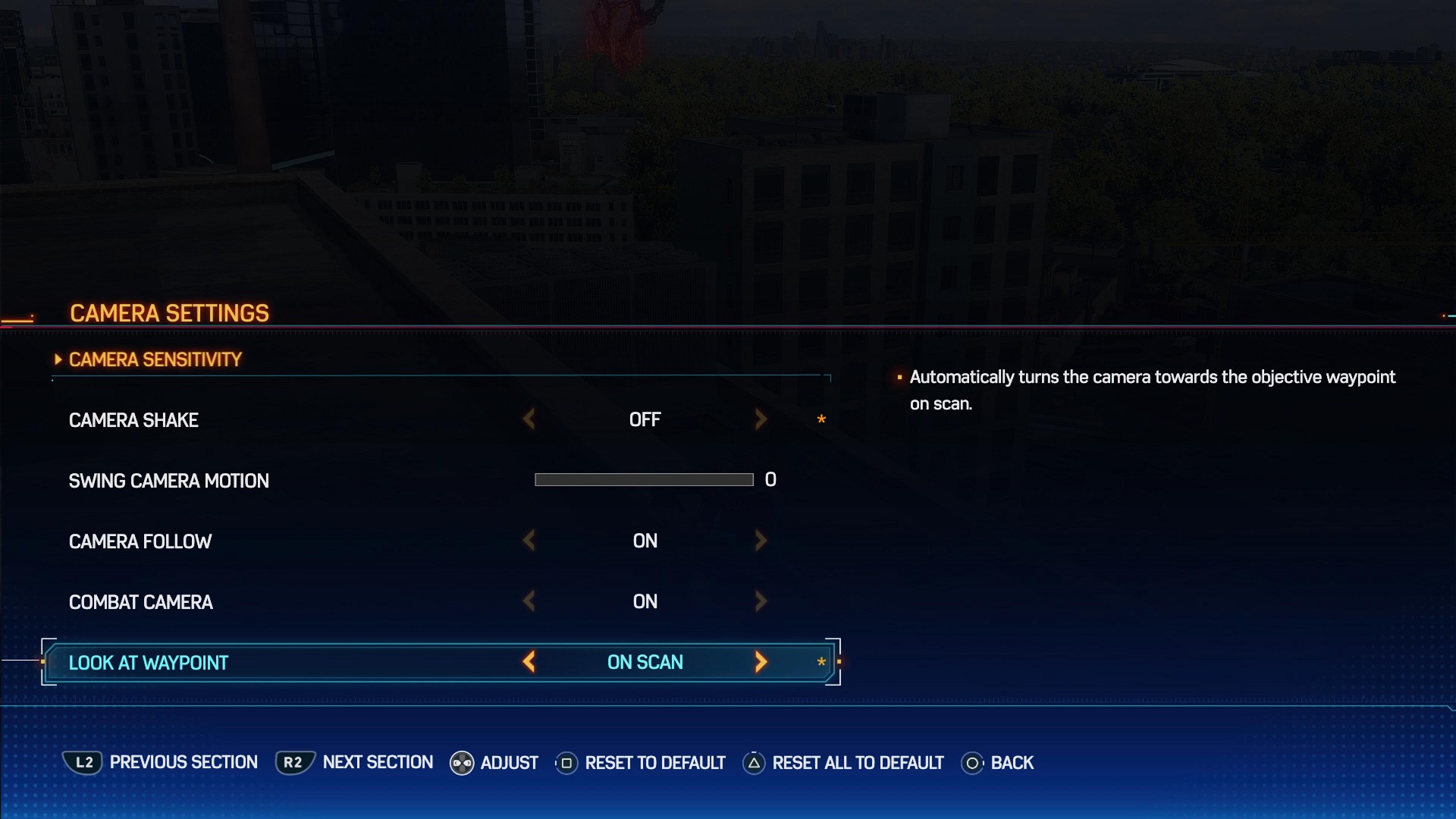
Task: Click the R2 Next Section button icon
Action: click(293, 763)
